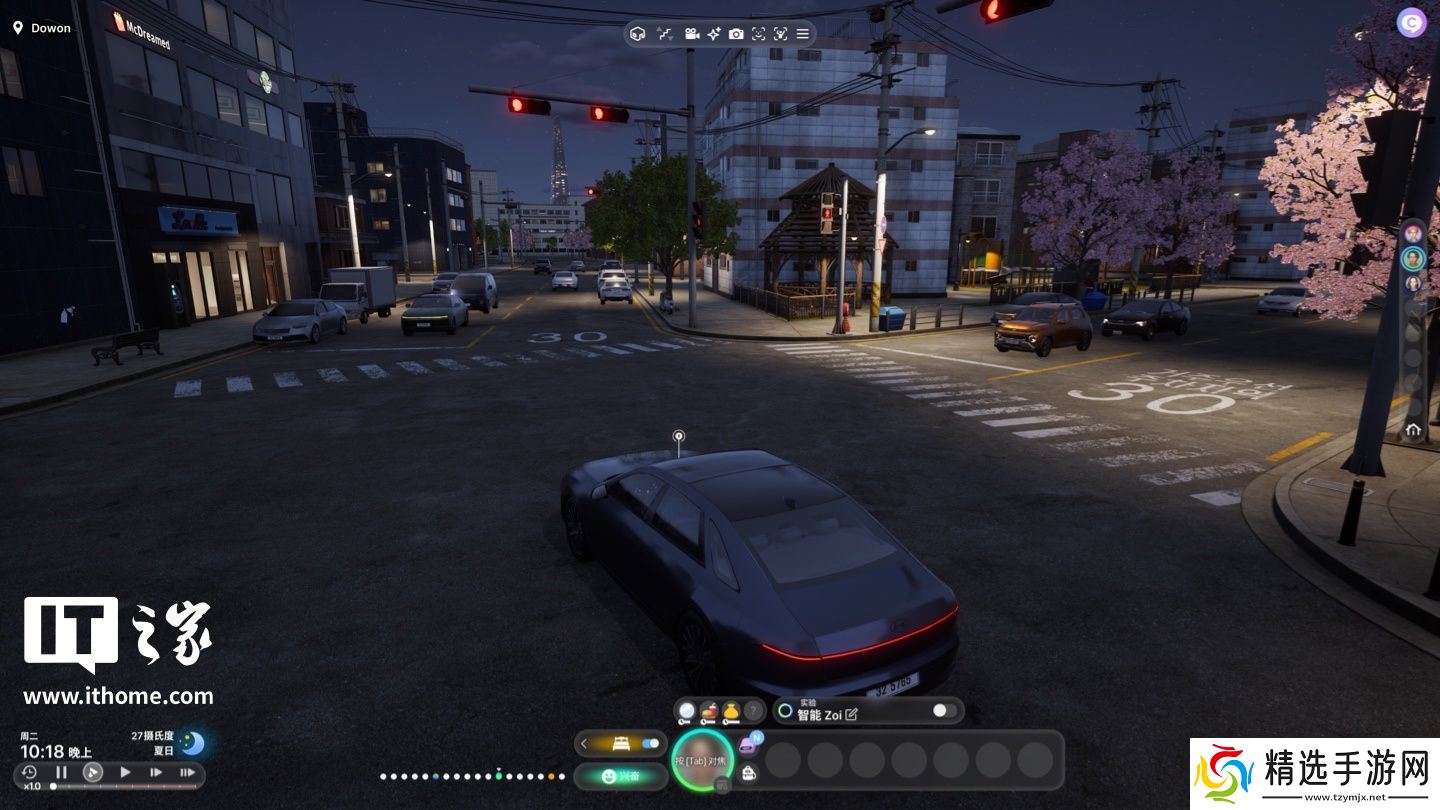1440x810 pixels.
Task: Toggle the bed need switch
Action: pos(651,744)
